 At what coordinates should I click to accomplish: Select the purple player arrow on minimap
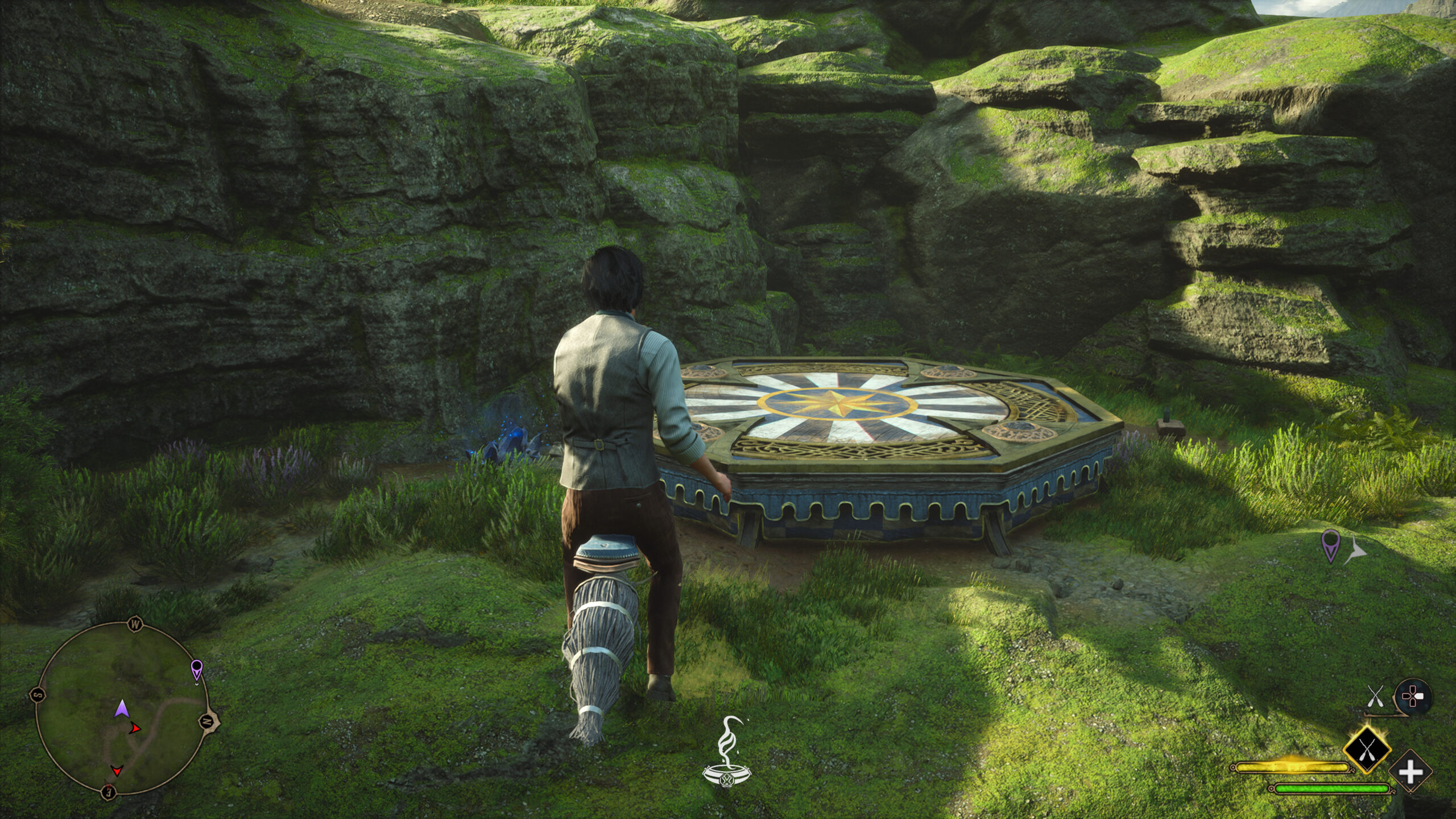pyautogui.click(x=122, y=709)
